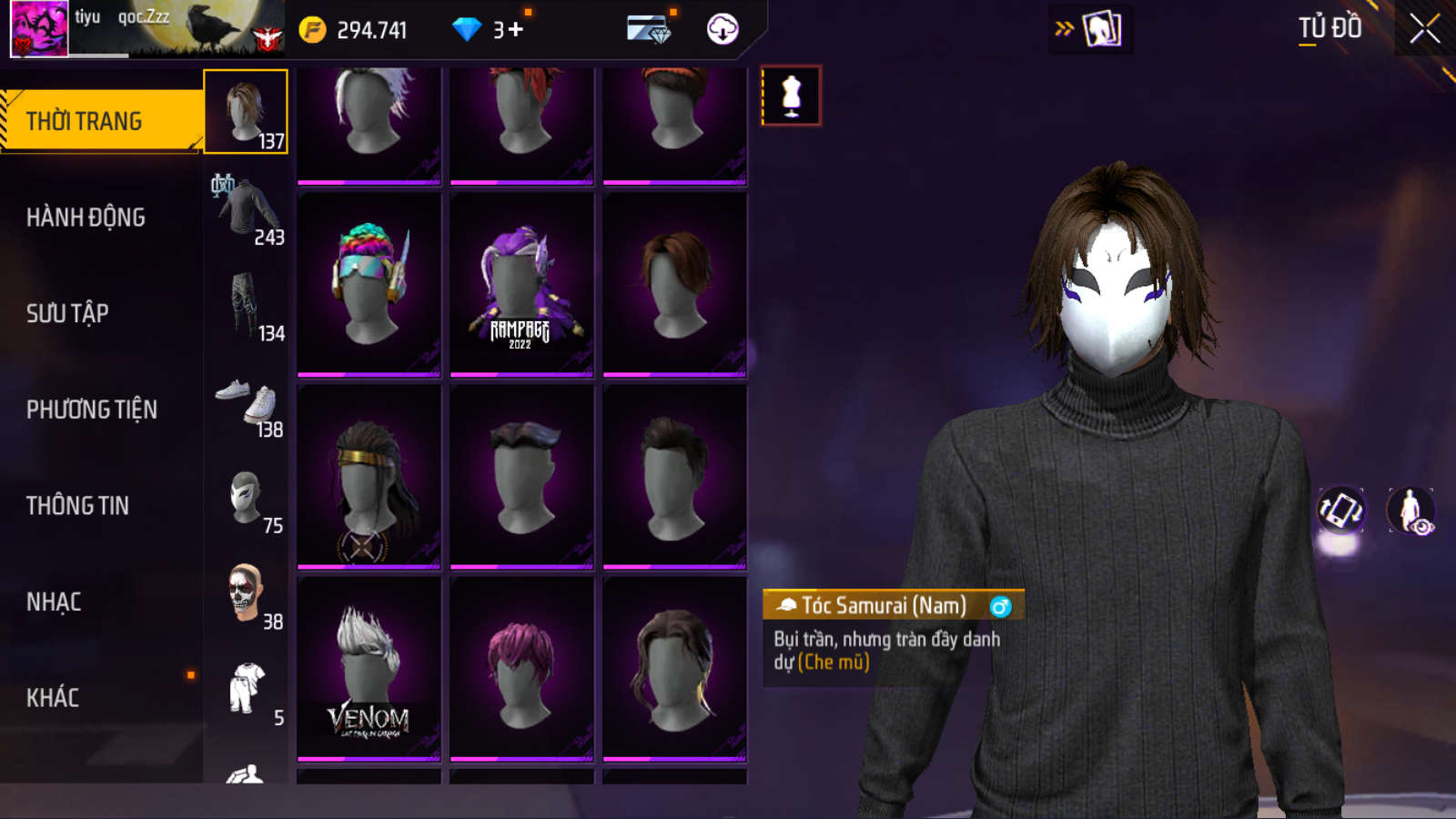The image size is (1456, 819).
Task: Open the Hành Động menu section
Action: (x=86, y=217)
